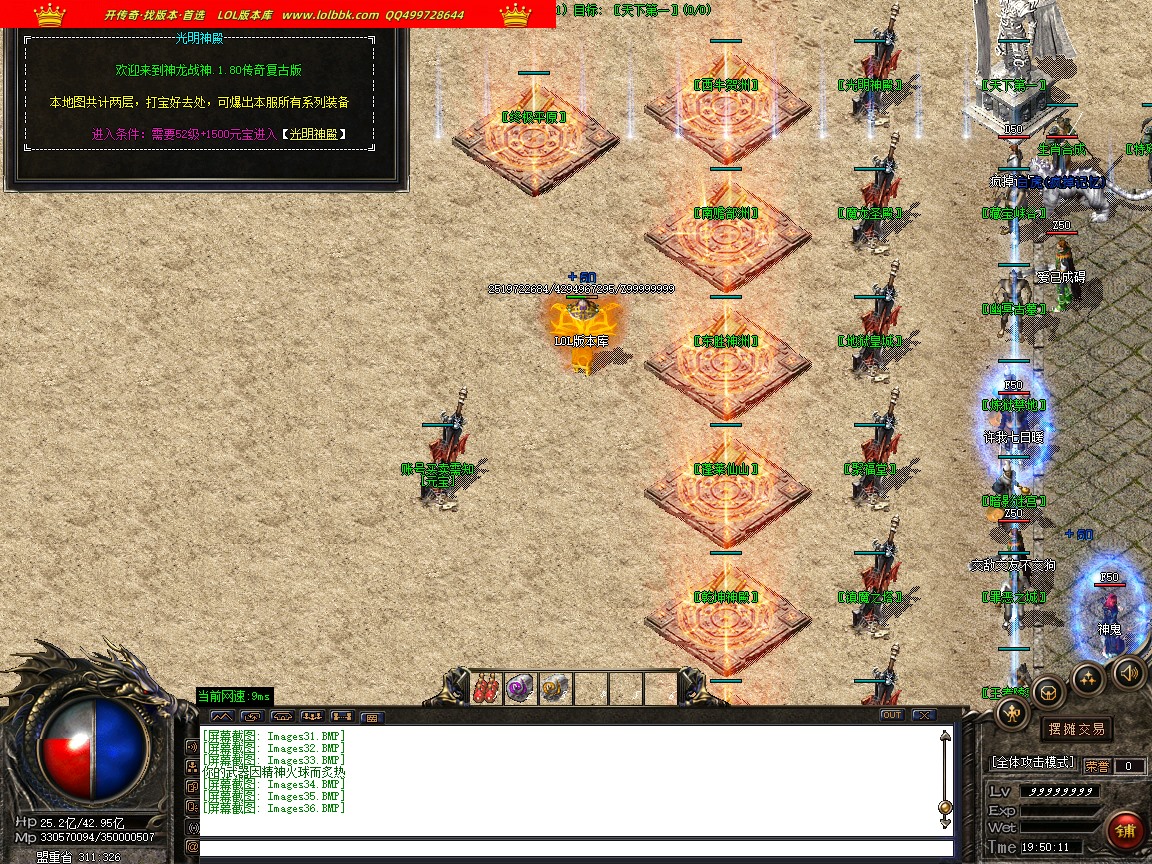Click the grid icon chat toolbar button
Screen dimensions: 1152x864
click(372, 717)
